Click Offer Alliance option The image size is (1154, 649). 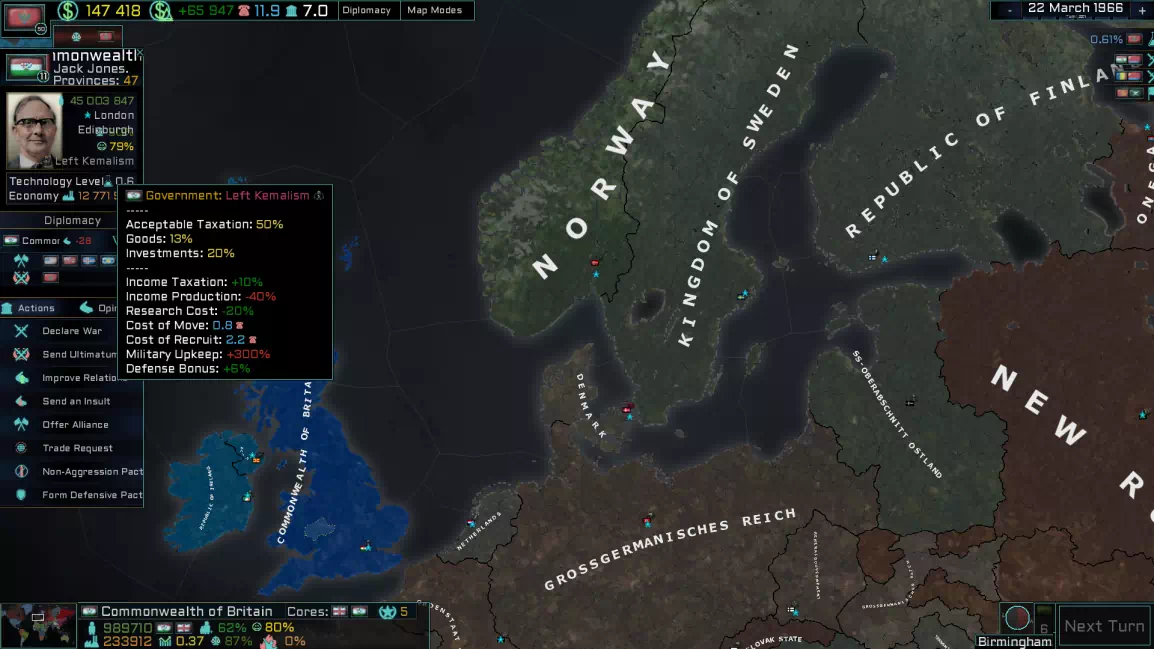point(75,425)
